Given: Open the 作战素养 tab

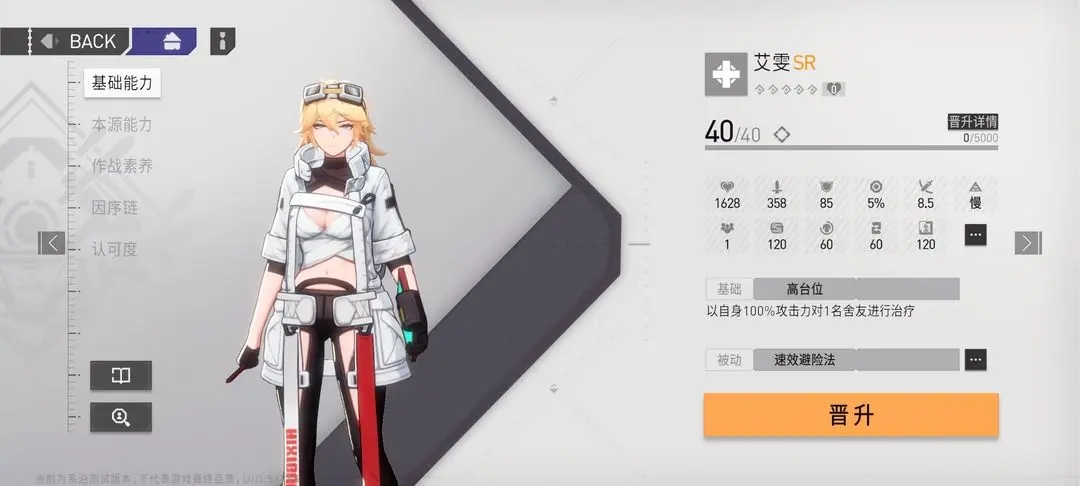Looking at the screenshot, I should click(x=122, y=166).
